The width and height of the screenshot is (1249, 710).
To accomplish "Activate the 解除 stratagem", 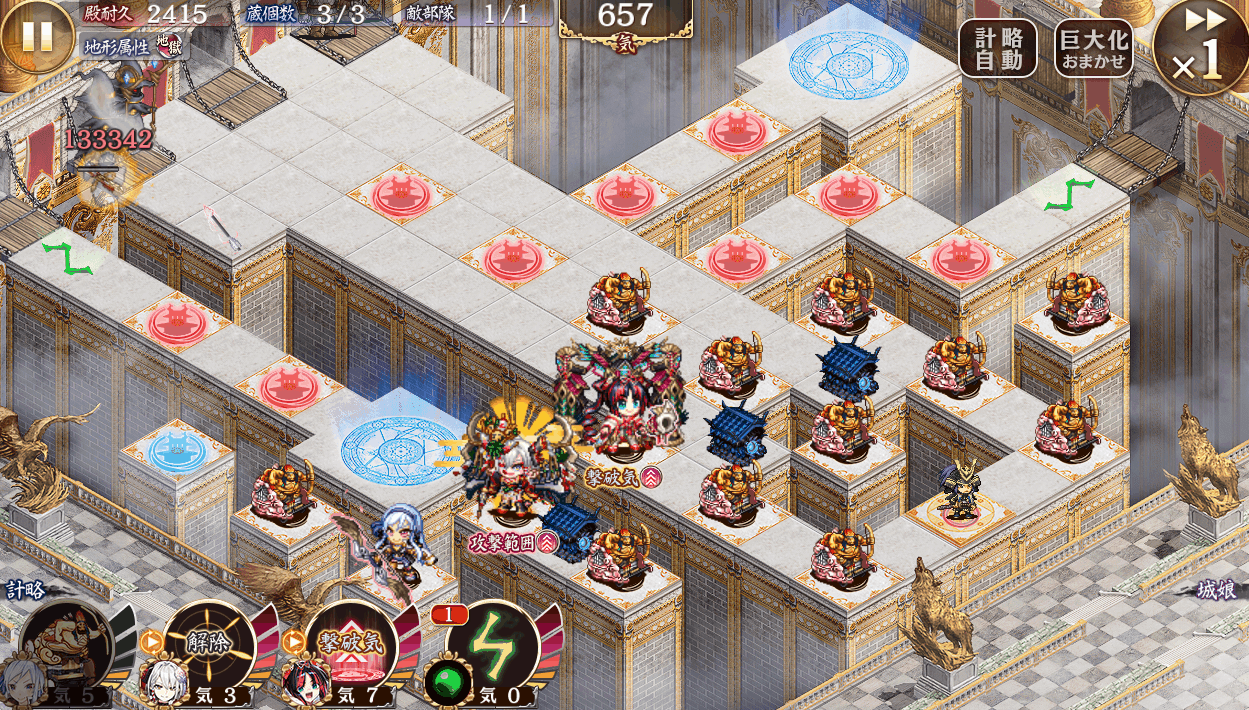I will coord(210,642).
